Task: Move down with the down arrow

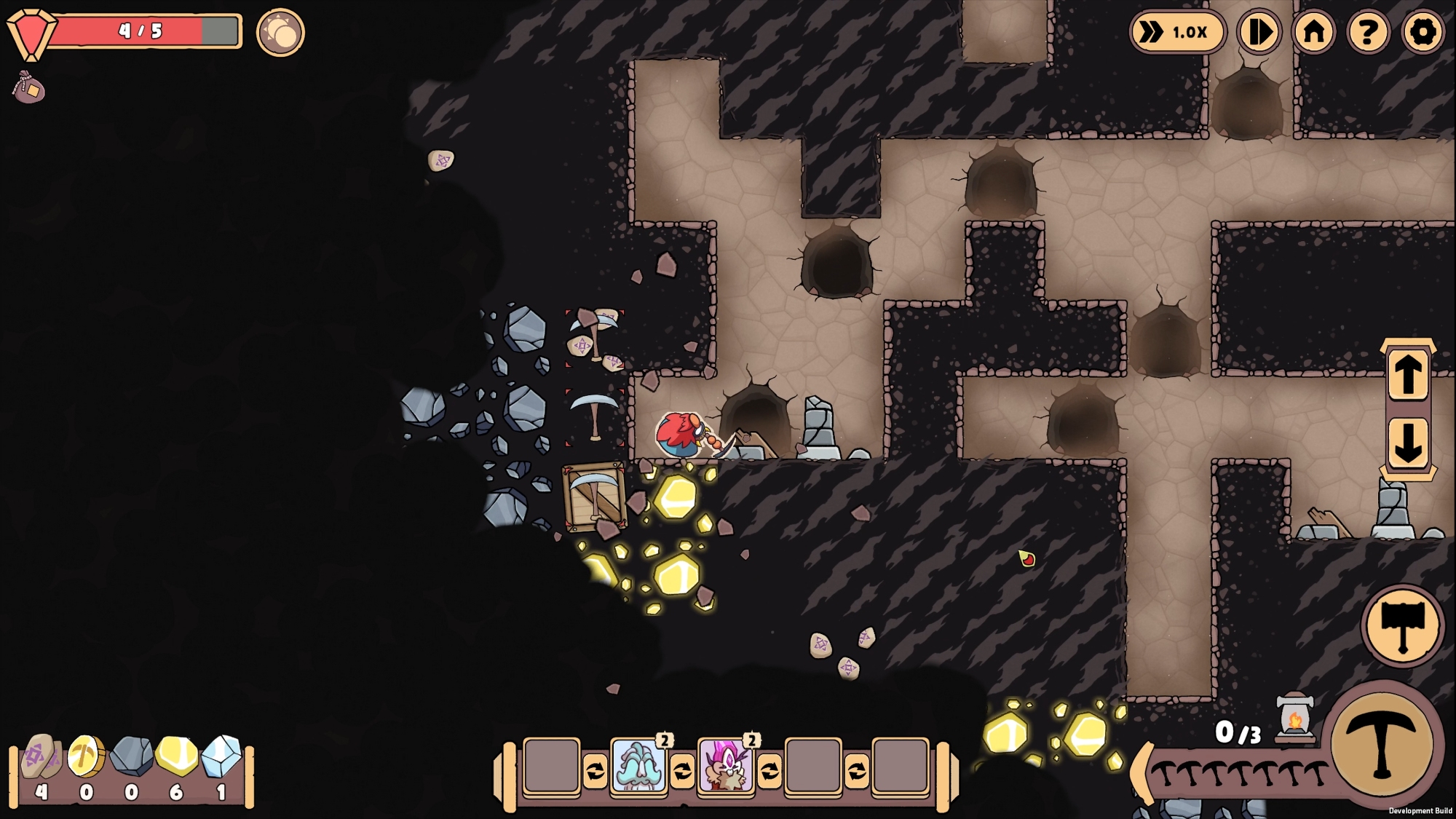Action: (x=1408, y=442)
